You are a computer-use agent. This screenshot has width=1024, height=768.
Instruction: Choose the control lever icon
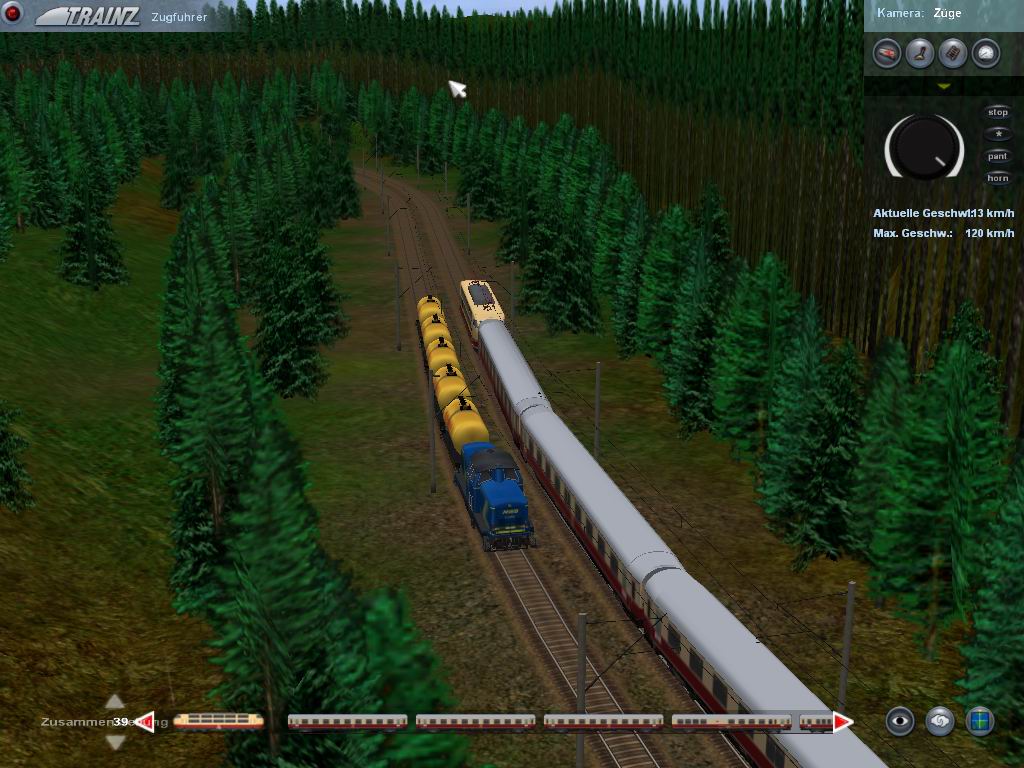(x=920, y=53)
